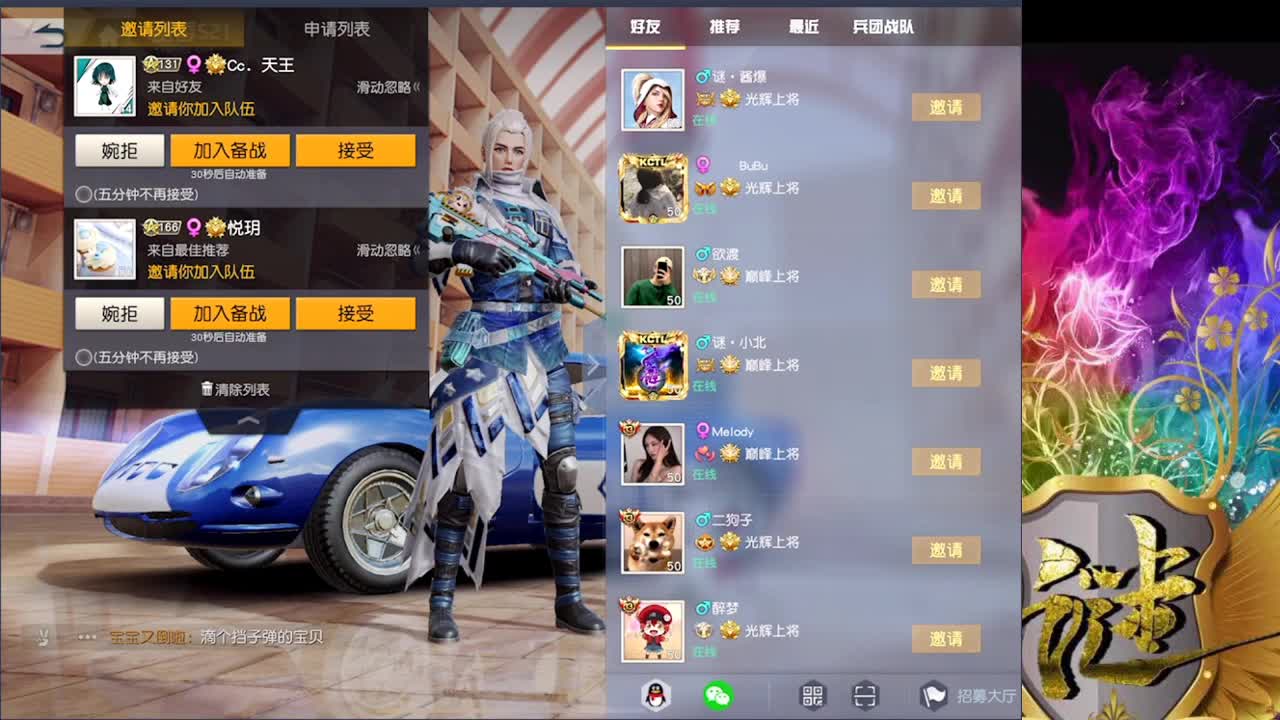Enable 五分钟不再接受 for 悦玥's invite

(83, 356)
